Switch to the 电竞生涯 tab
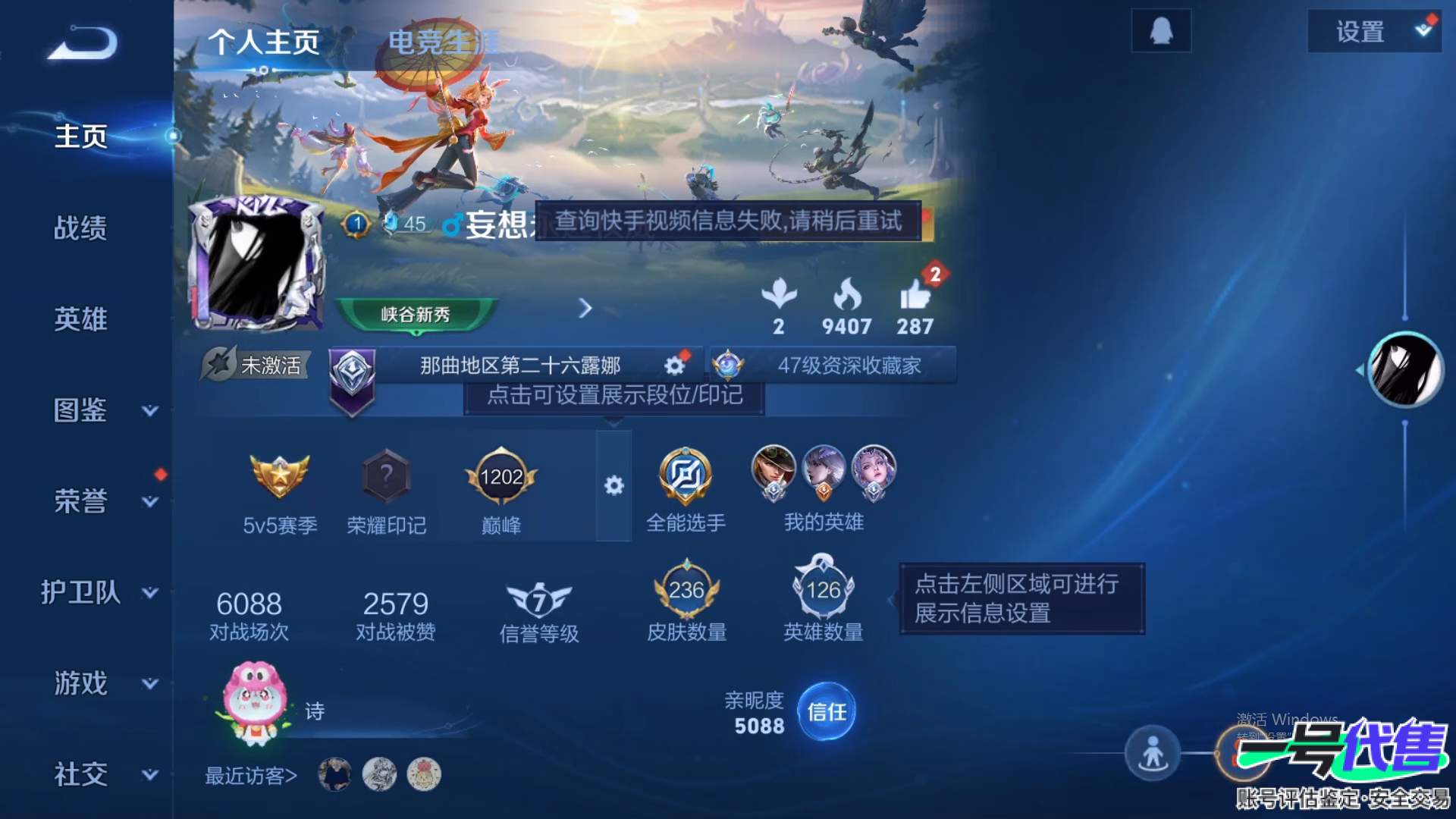 (x=443, y=43)
